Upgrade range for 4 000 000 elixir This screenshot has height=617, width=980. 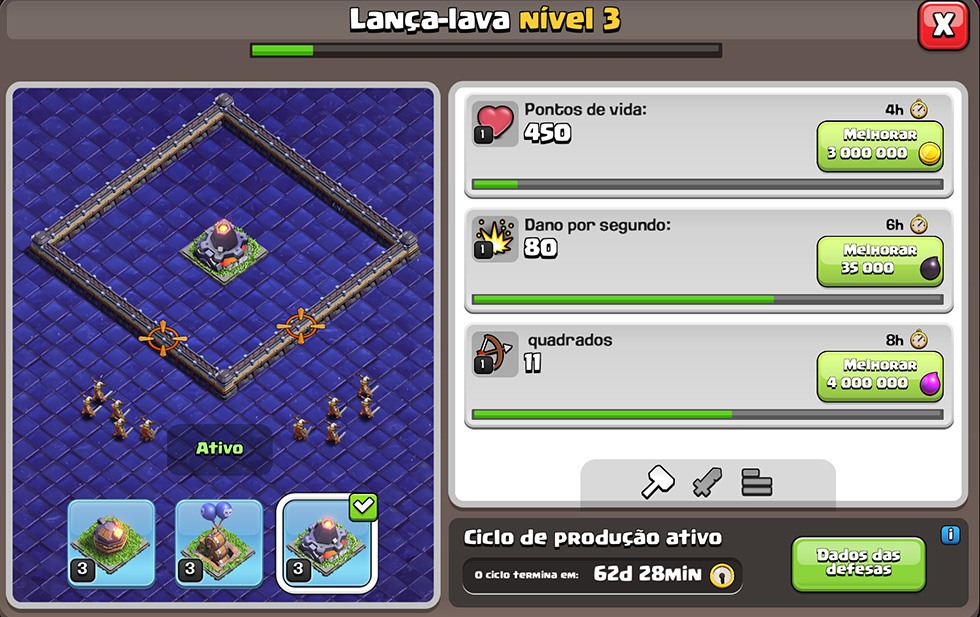tap(880, 376)
